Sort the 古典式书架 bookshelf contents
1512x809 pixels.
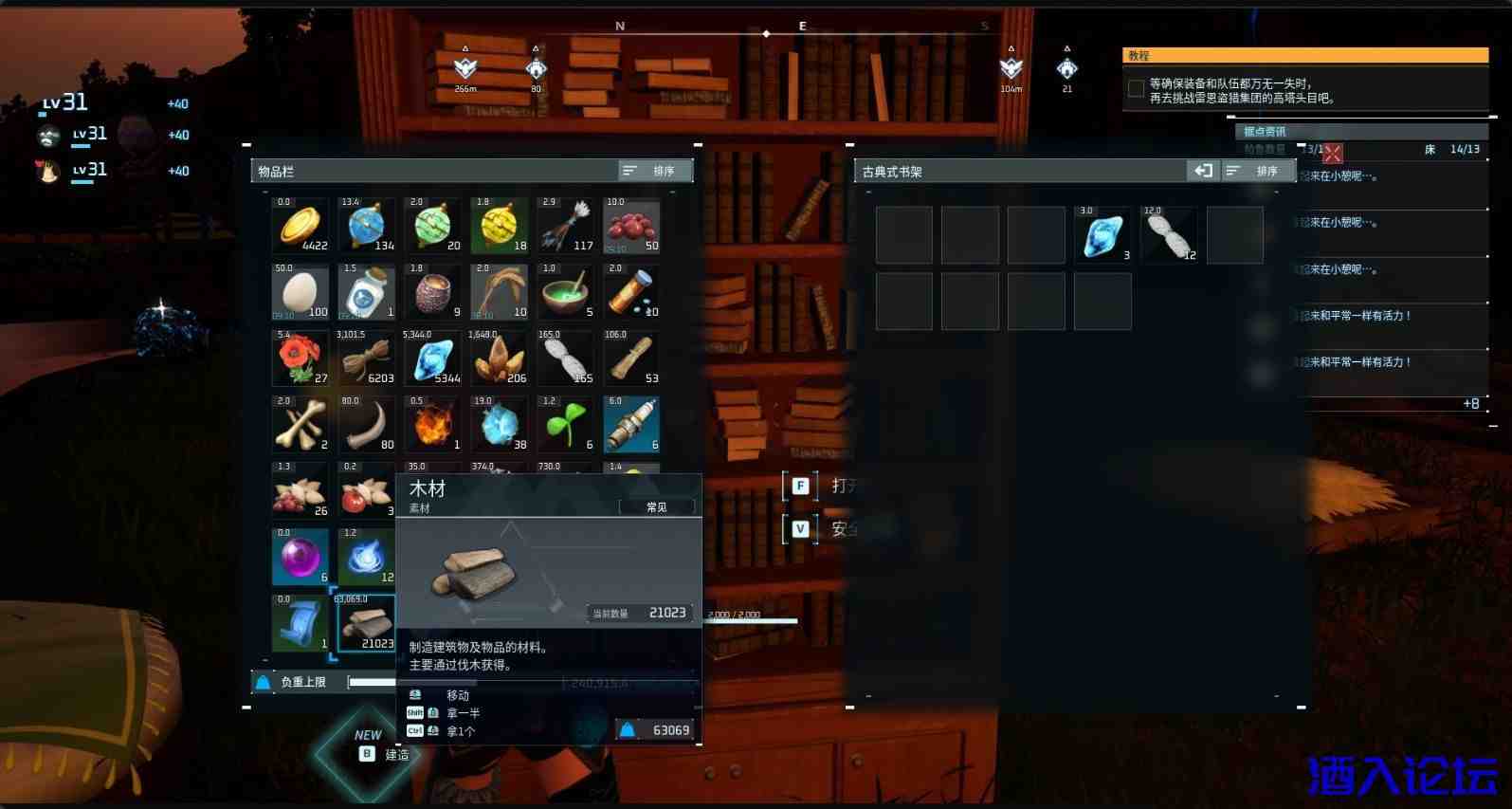point(1257,172)
